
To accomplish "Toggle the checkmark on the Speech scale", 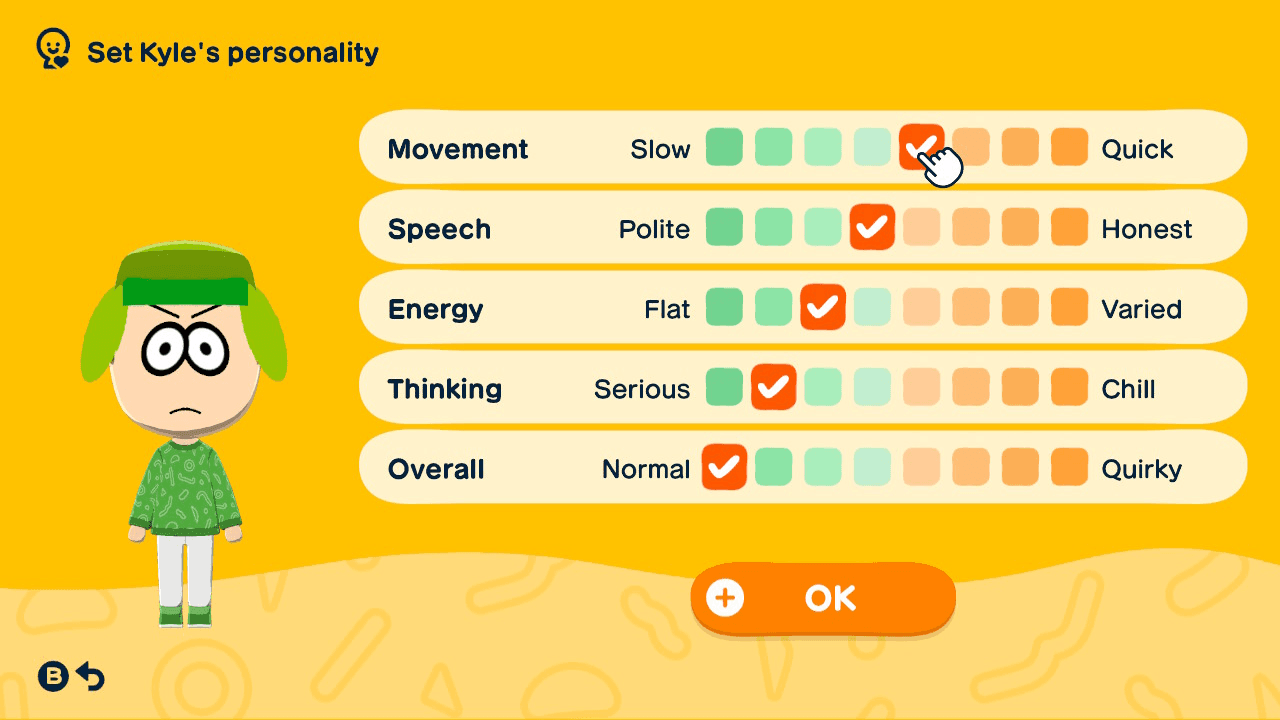I will 872,227.
